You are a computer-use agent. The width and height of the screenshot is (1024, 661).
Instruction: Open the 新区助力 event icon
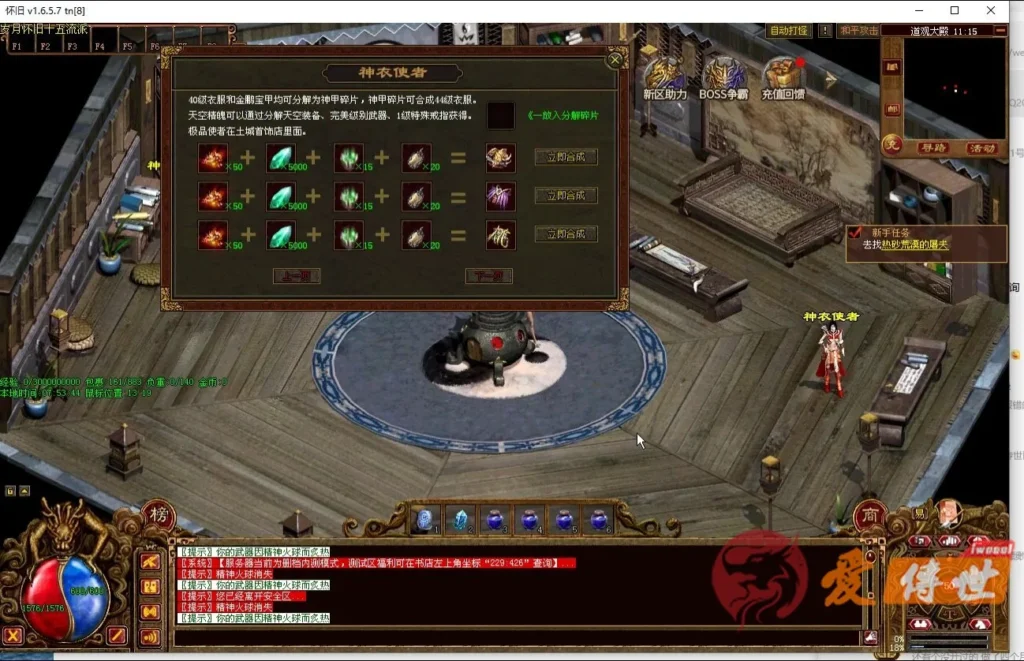664,74
